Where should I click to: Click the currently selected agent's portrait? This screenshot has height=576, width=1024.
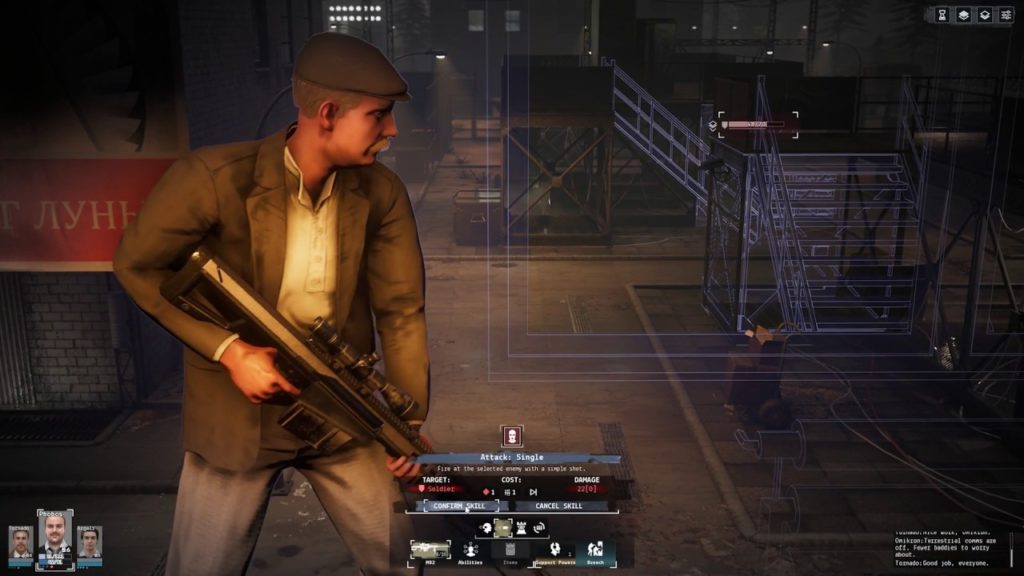(55, 538)
